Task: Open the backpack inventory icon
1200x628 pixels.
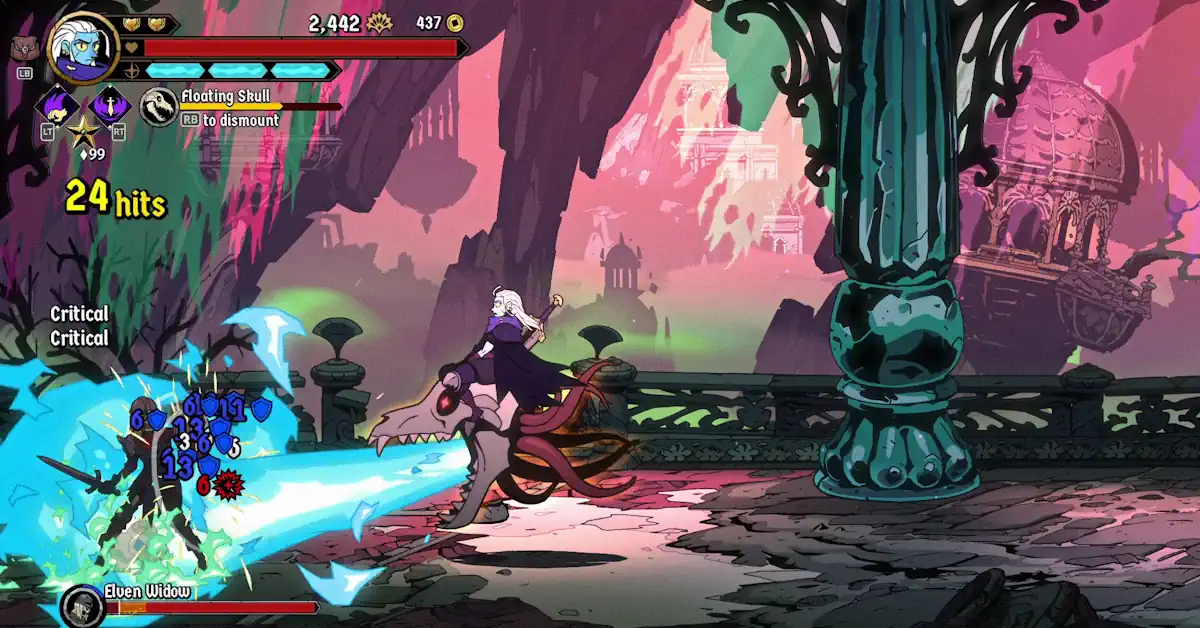Action: coord(22,47)
